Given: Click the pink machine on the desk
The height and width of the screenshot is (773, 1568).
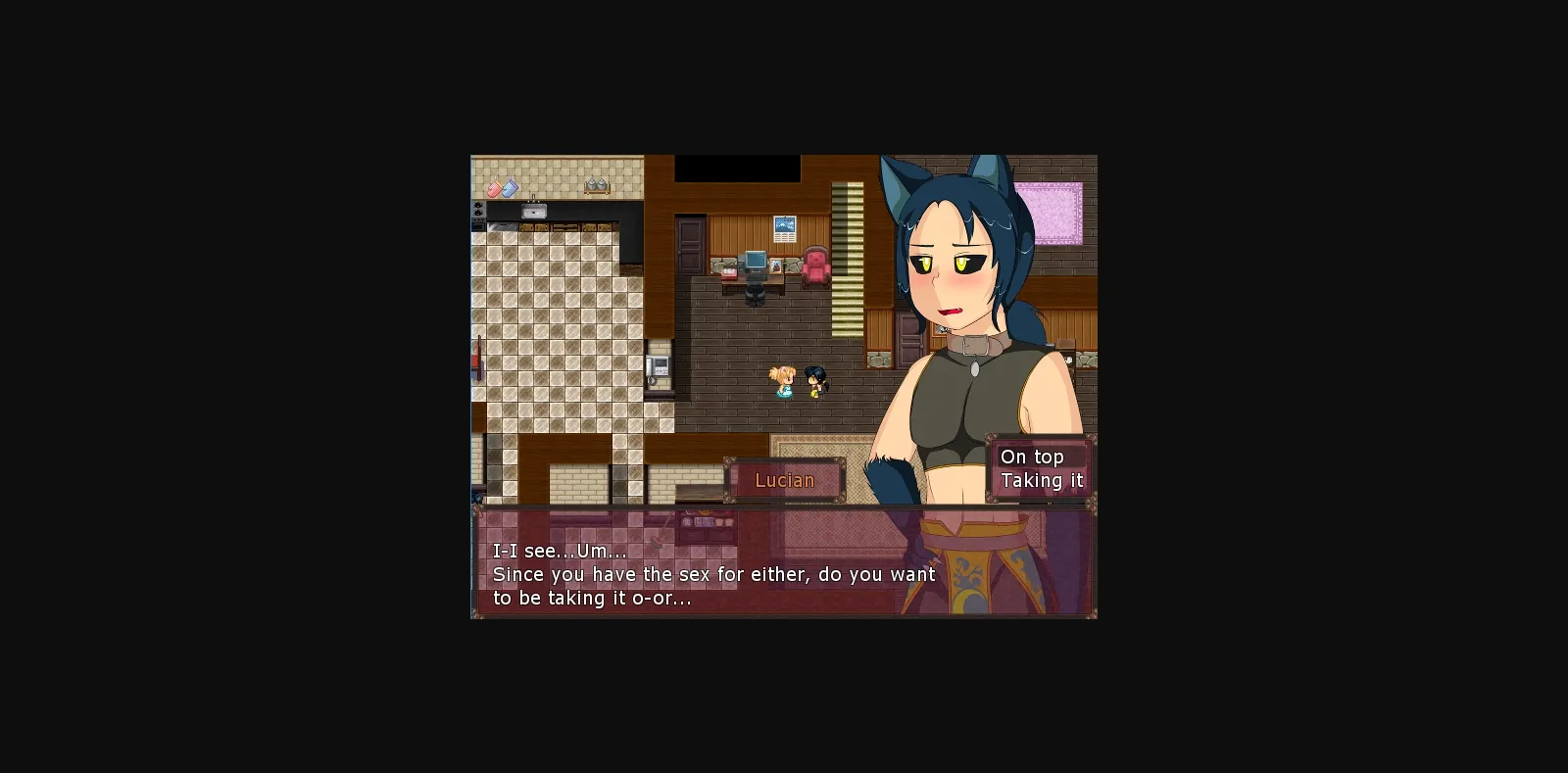Looking at the screenshot, I should click(x=729, y=272).
